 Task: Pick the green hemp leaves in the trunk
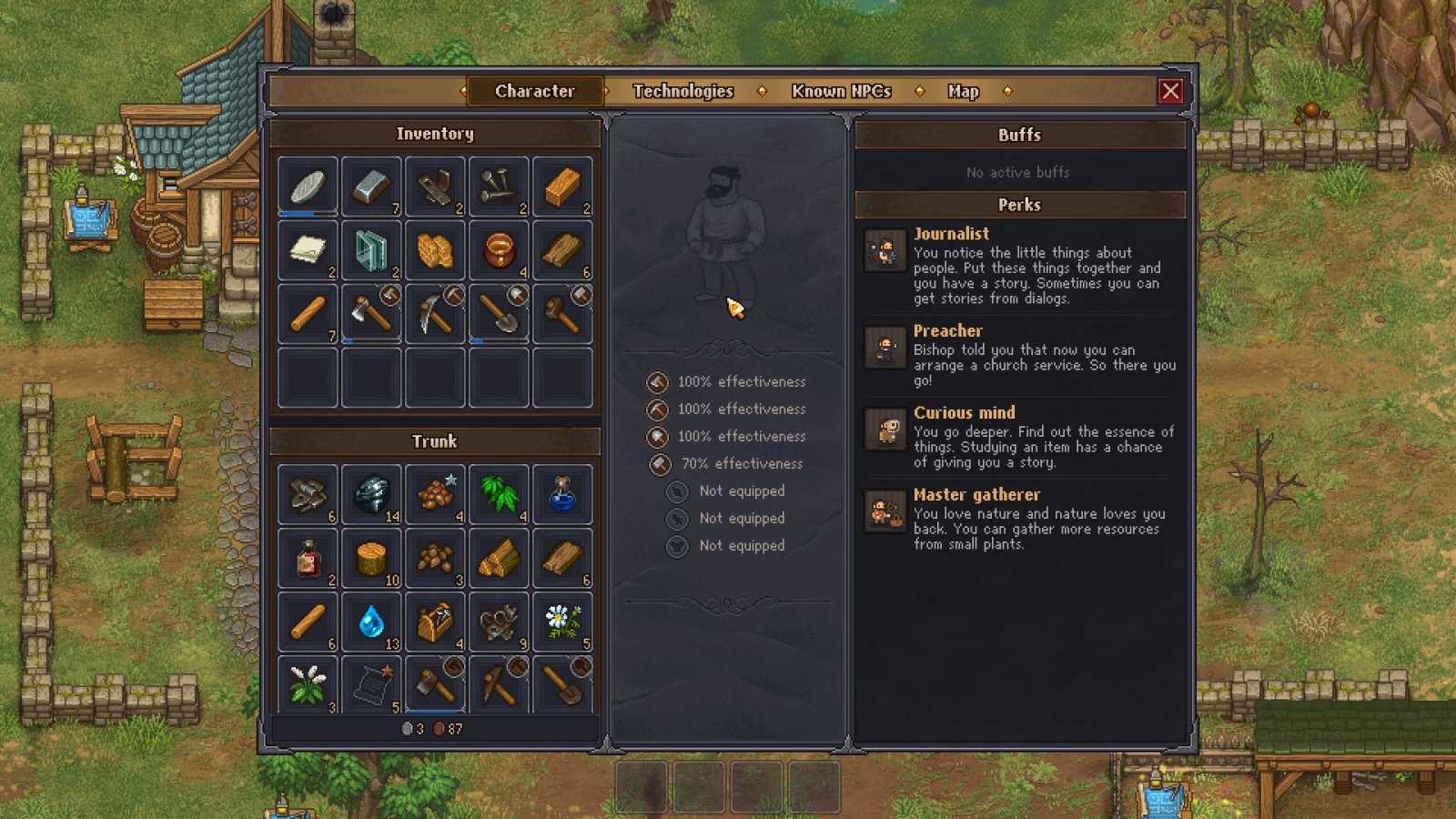[x=499, y=495]
